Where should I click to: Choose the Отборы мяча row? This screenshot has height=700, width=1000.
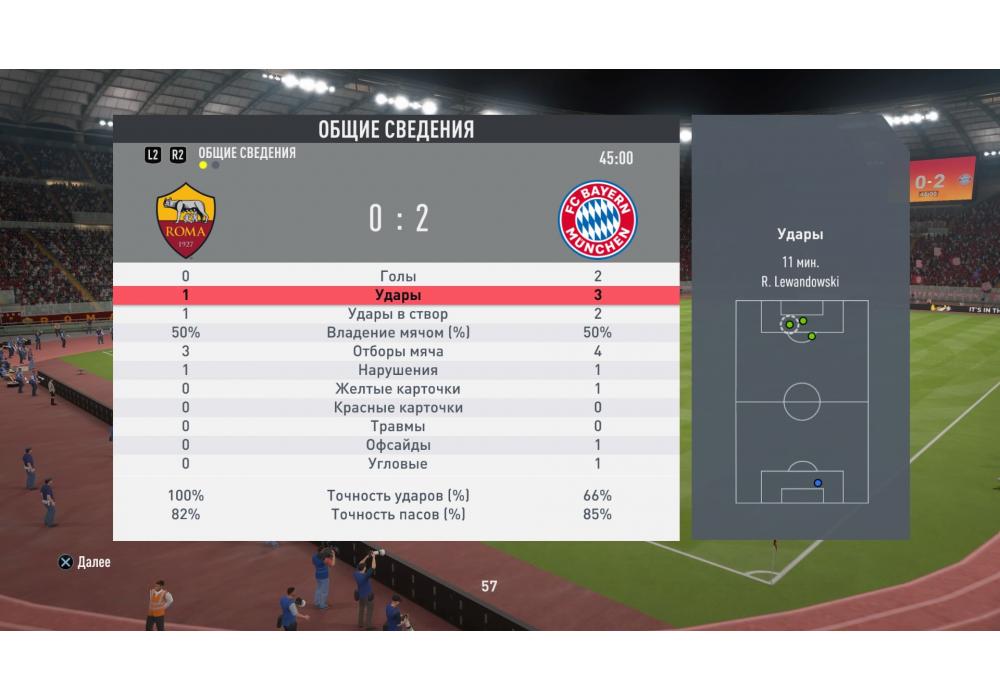tap(397, 352)
